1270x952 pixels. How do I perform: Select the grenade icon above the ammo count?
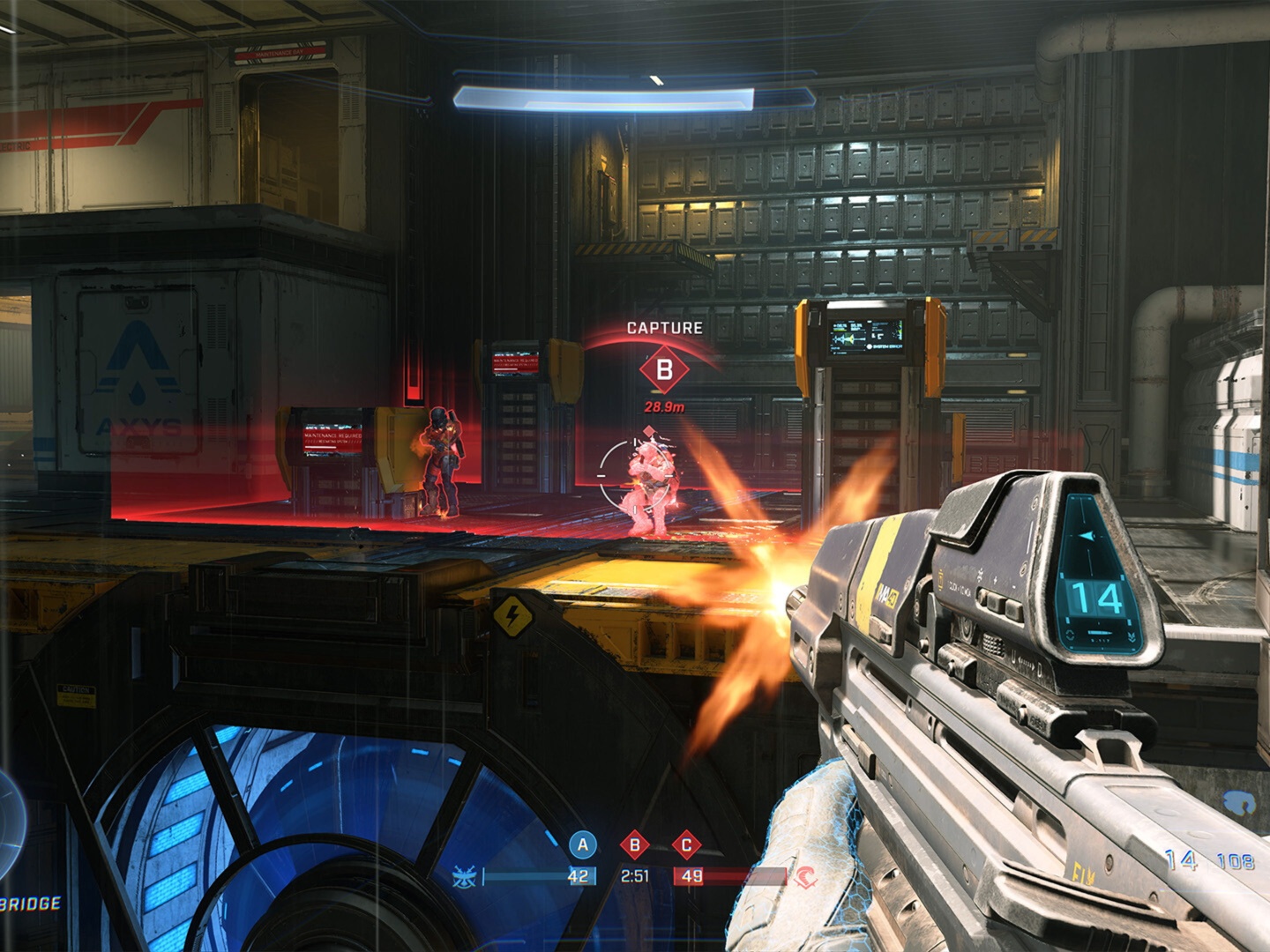[1238, 803]
